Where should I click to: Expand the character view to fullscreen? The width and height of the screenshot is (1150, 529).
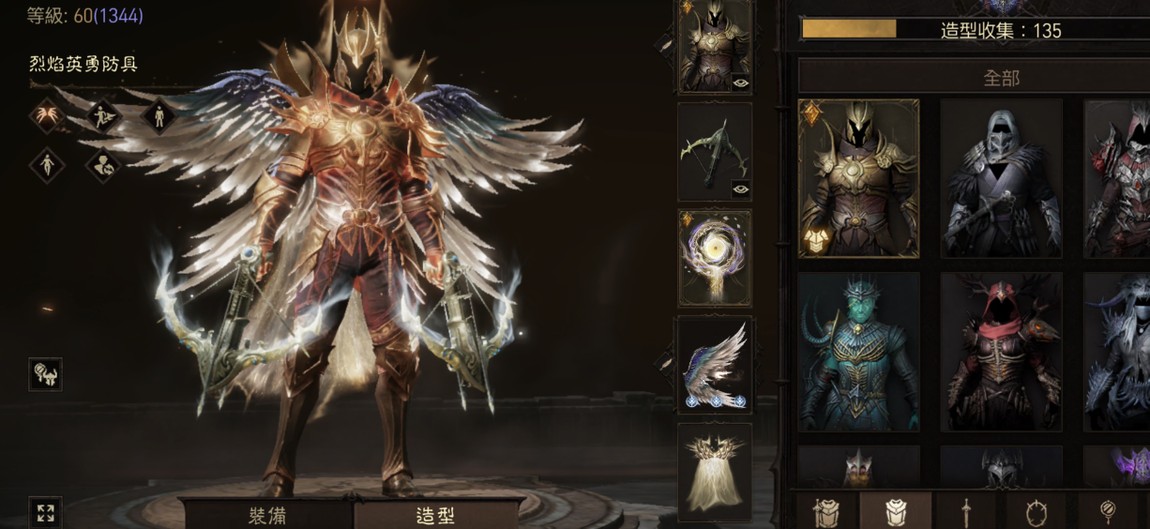pos(45,513)
